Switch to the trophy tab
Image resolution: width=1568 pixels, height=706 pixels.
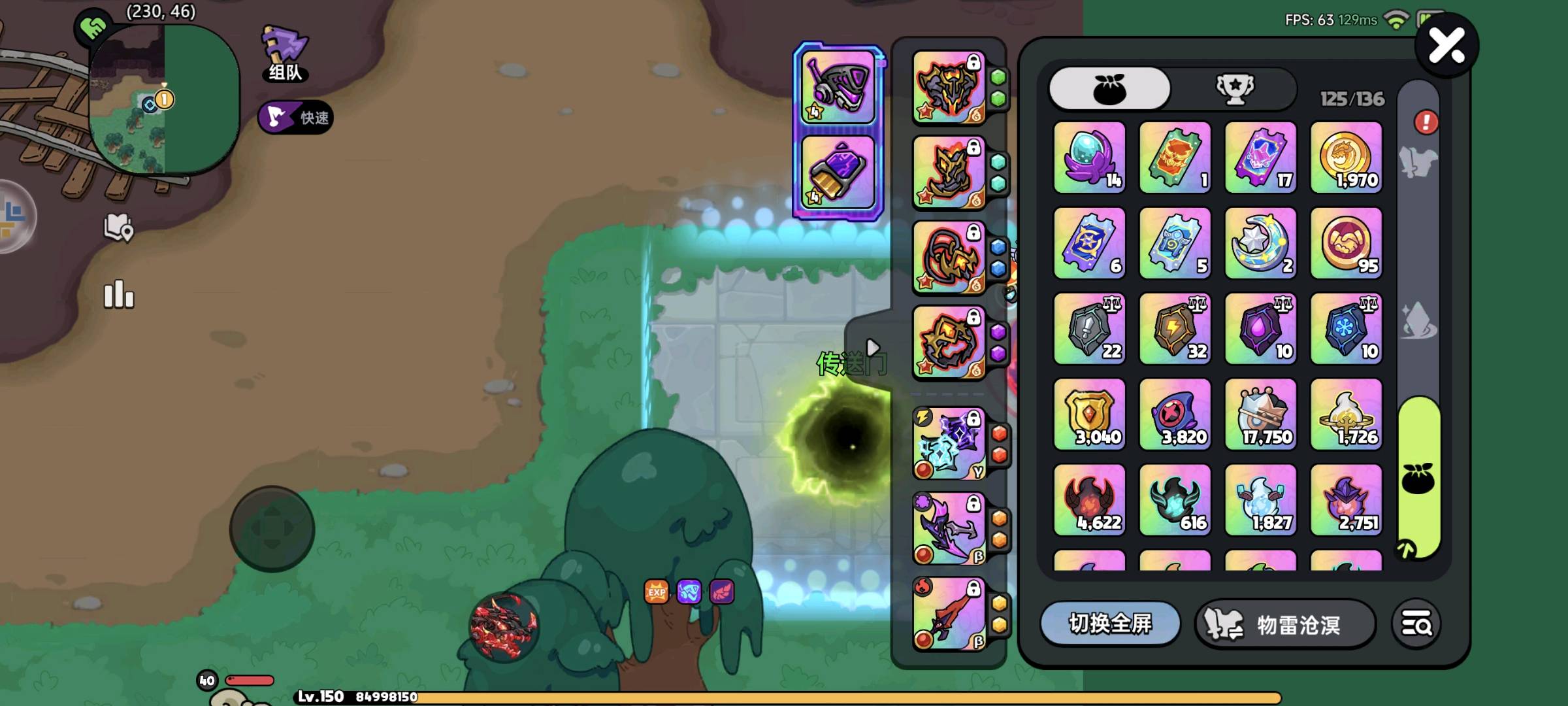pos(1234,88)
